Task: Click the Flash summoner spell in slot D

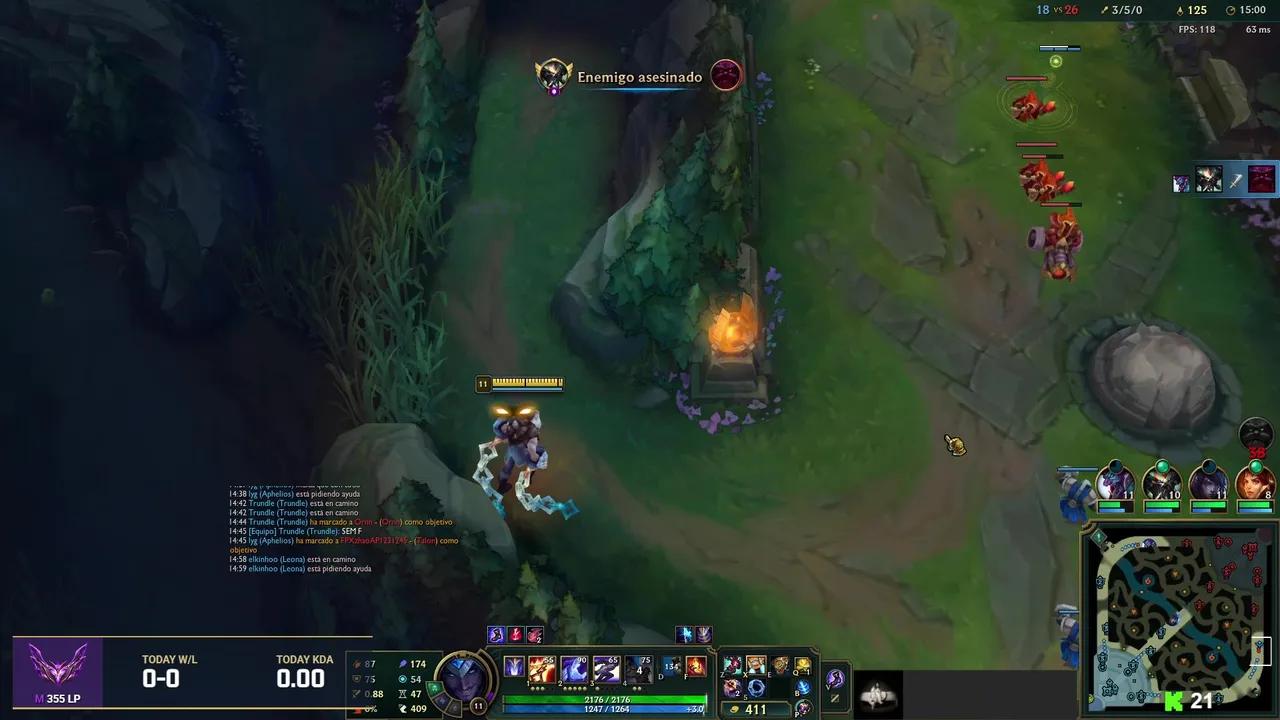Action: [x=669, y=667]
